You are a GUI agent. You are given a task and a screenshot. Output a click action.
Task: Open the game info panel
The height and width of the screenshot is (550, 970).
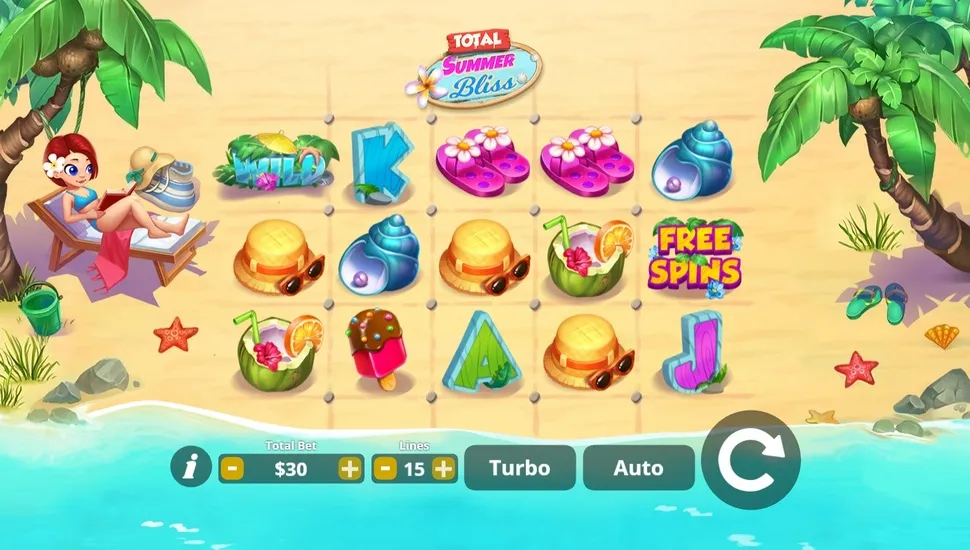point(190,467)
